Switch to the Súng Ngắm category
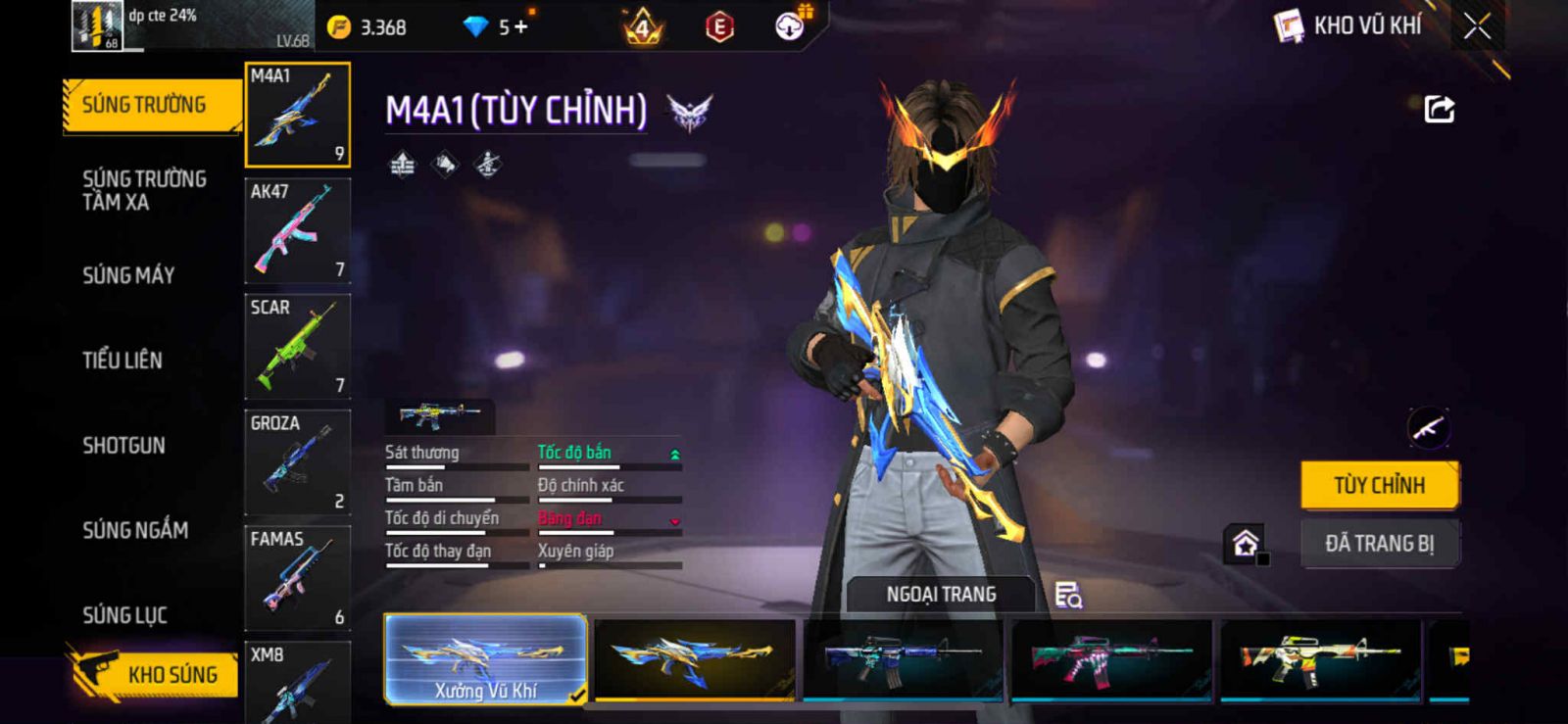1568x724 pixels. pos(135,530)
